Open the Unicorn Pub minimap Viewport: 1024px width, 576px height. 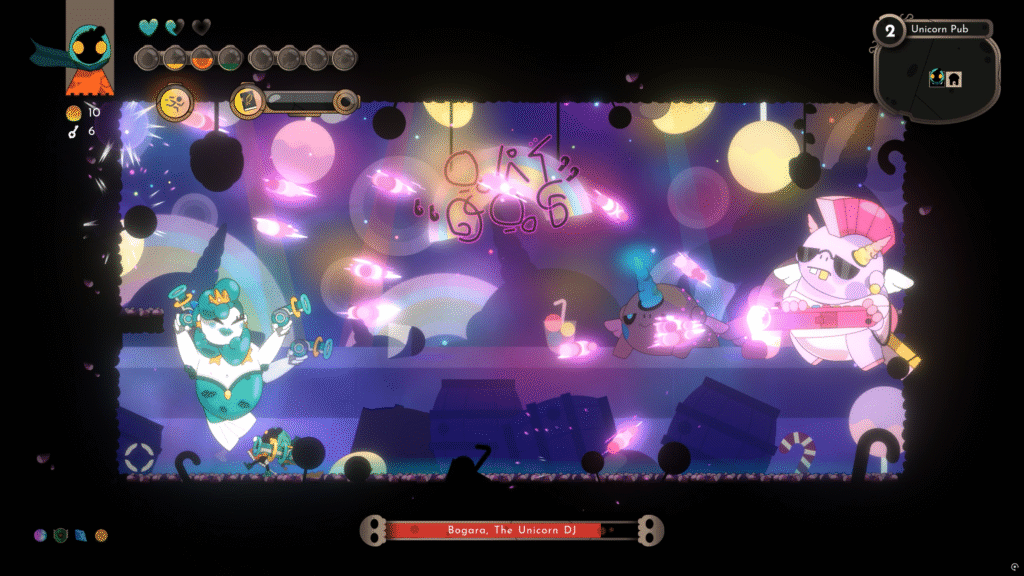936,78
